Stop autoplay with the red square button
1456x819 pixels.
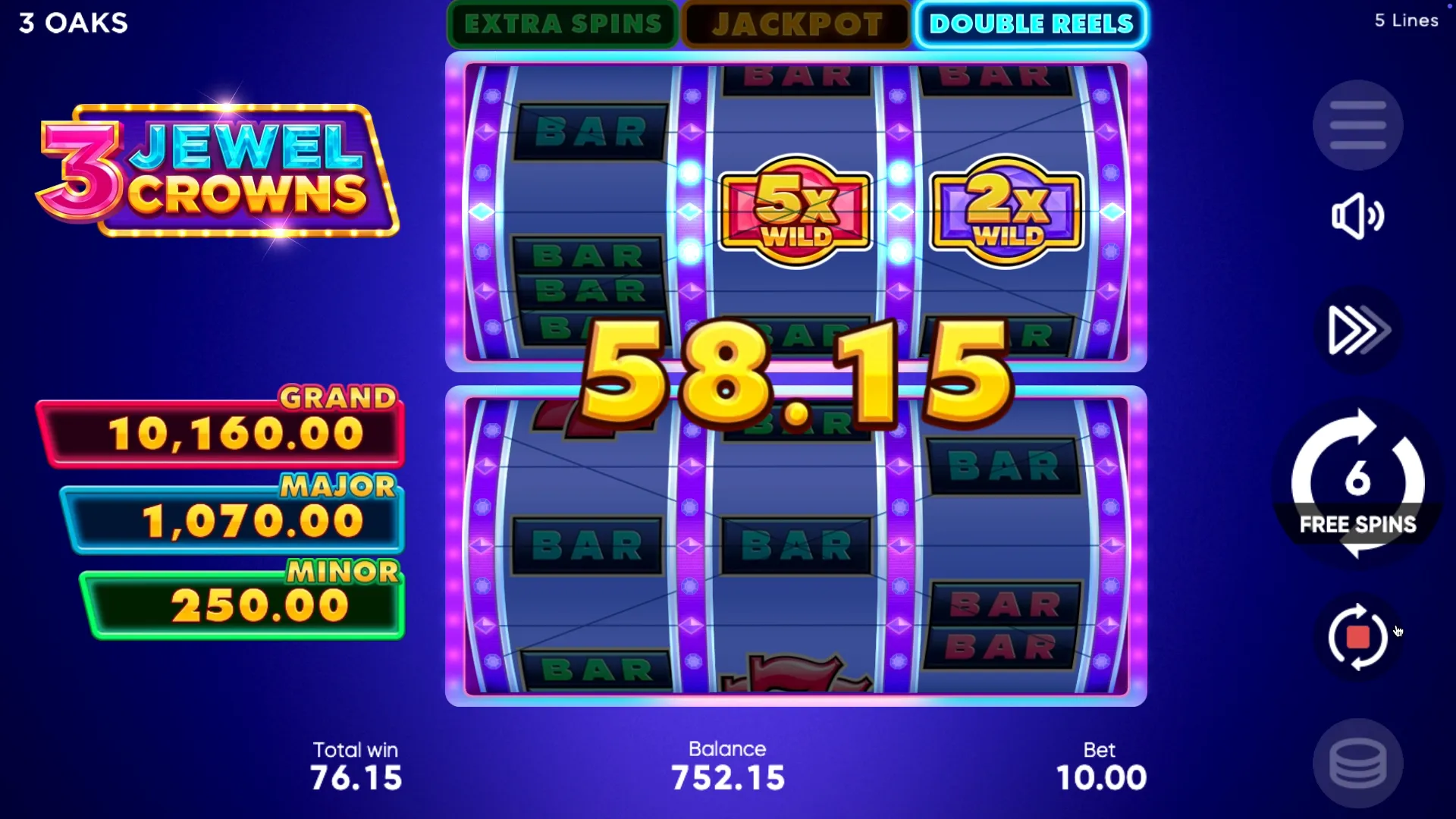(x=1357, y=637)
